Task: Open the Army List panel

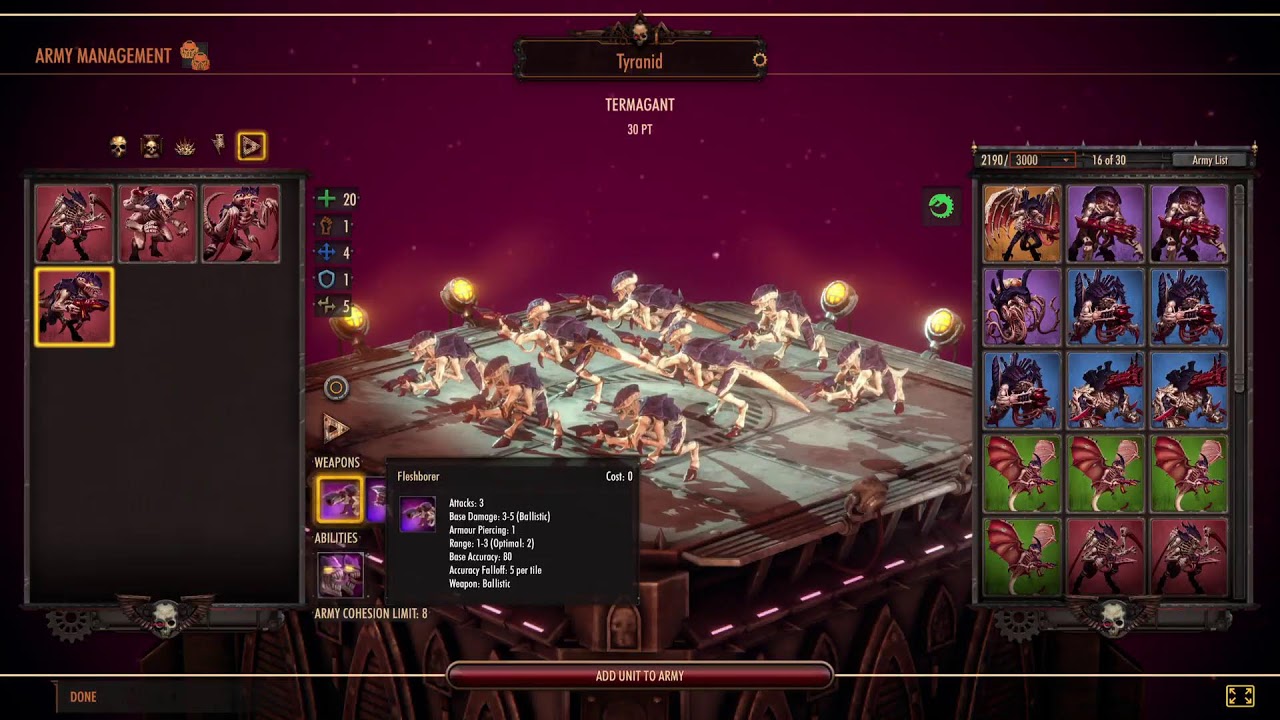Action: click(1209, 160)
